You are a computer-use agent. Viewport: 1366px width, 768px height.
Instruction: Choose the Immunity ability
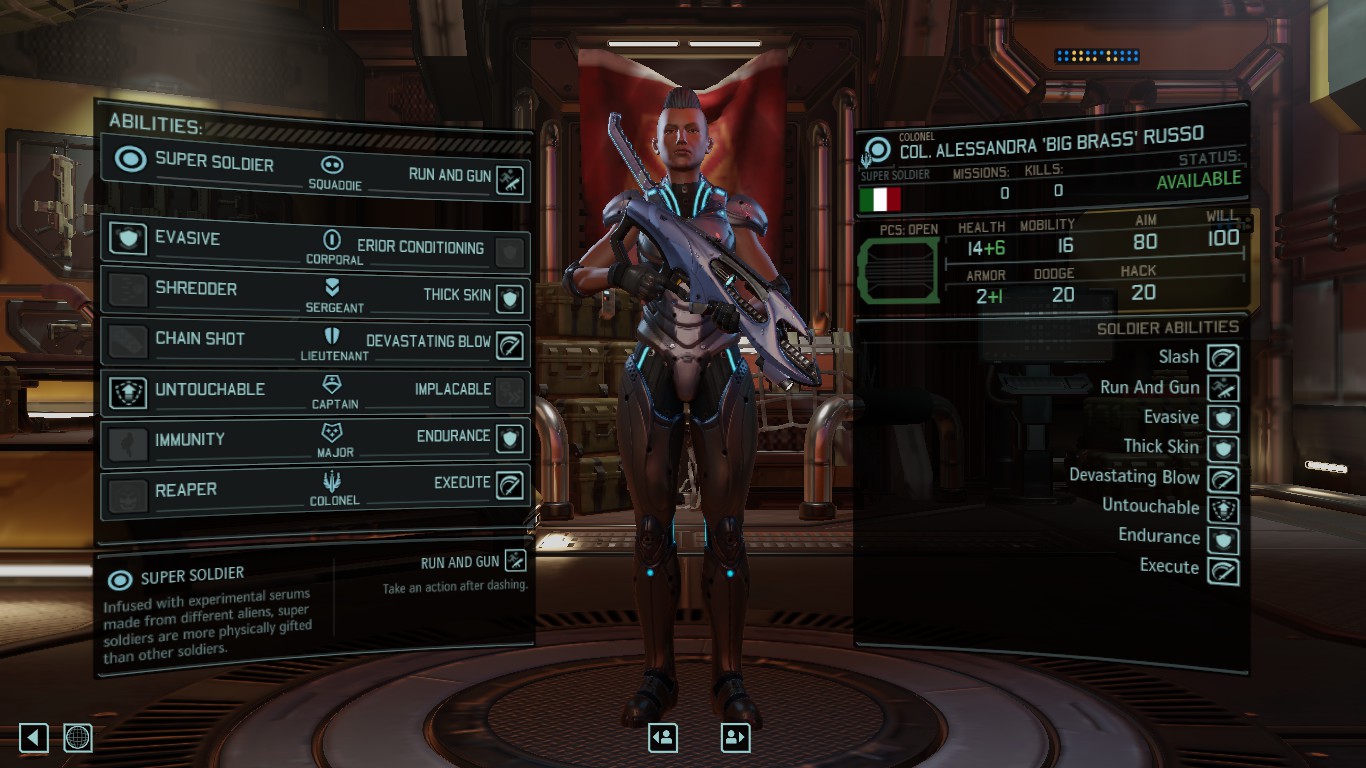[x=128, y=442]
